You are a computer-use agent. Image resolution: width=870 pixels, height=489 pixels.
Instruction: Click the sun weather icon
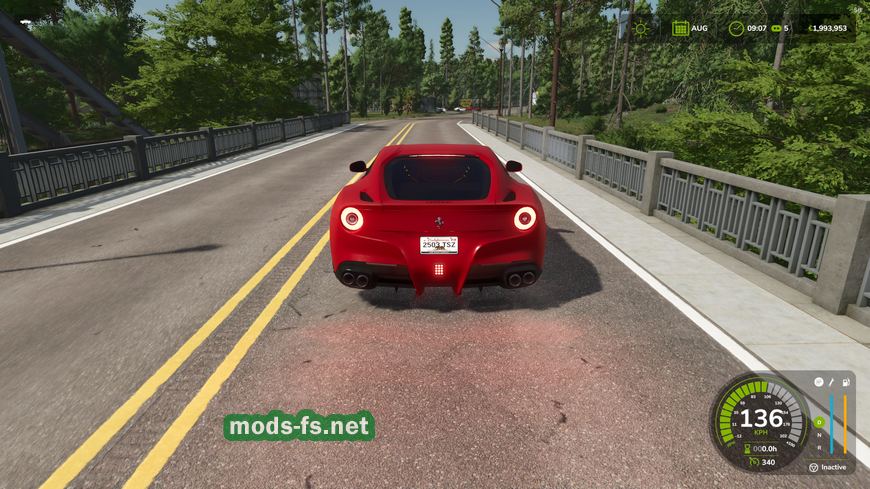(640, 28)
